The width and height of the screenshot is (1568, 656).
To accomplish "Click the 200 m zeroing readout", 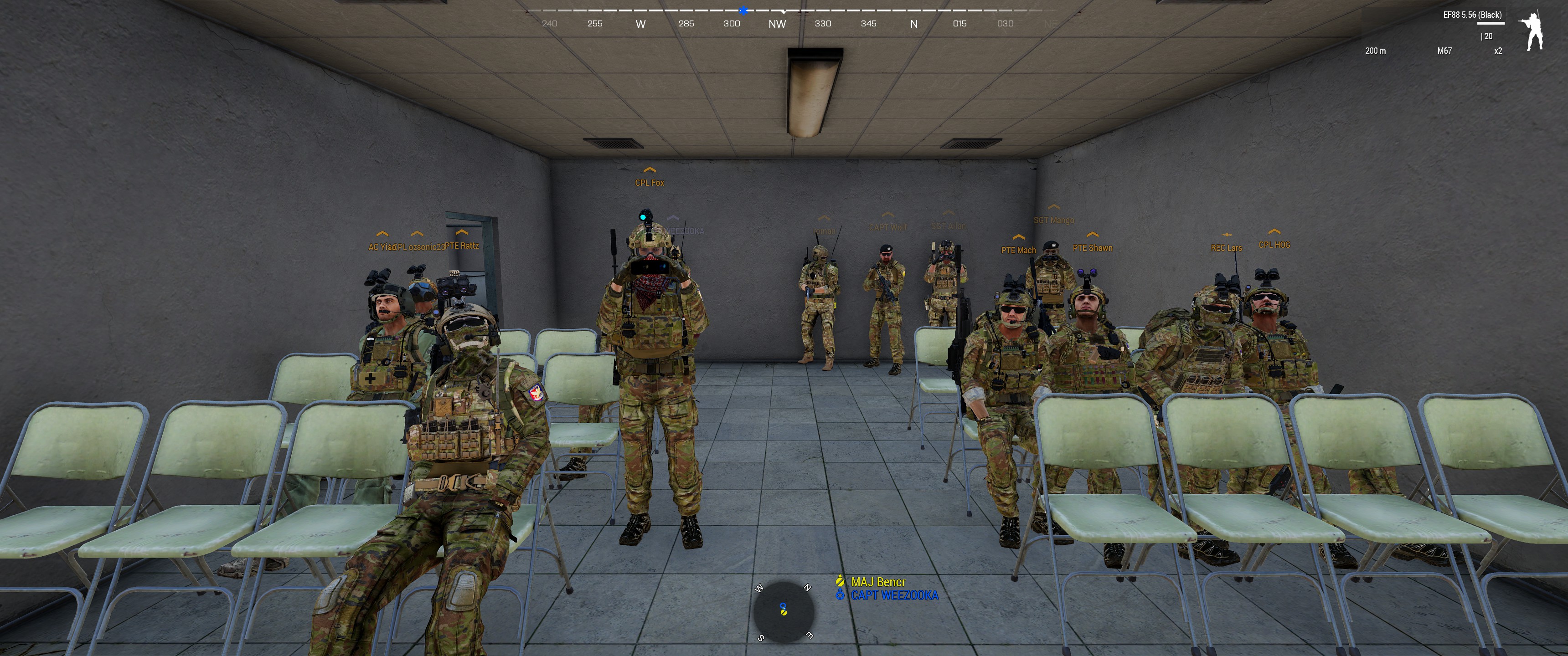I will pyautogui.click(x=1375, y=51).
